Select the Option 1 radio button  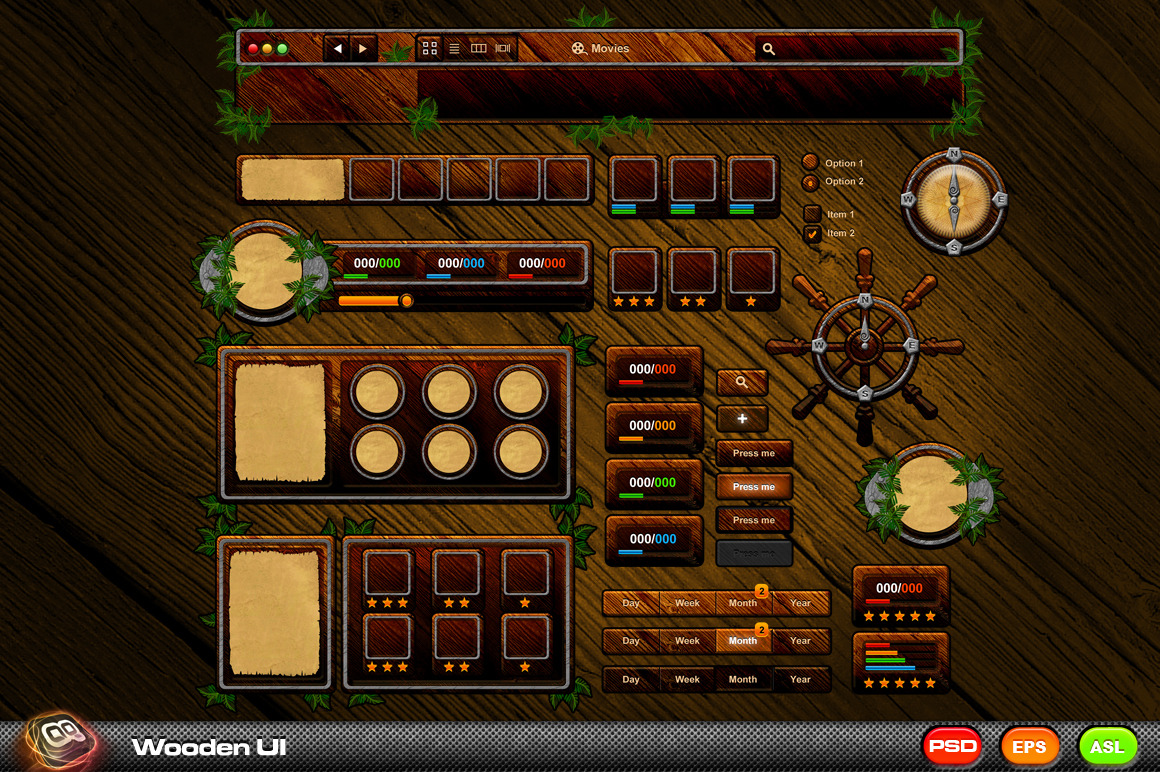(810, 162)
